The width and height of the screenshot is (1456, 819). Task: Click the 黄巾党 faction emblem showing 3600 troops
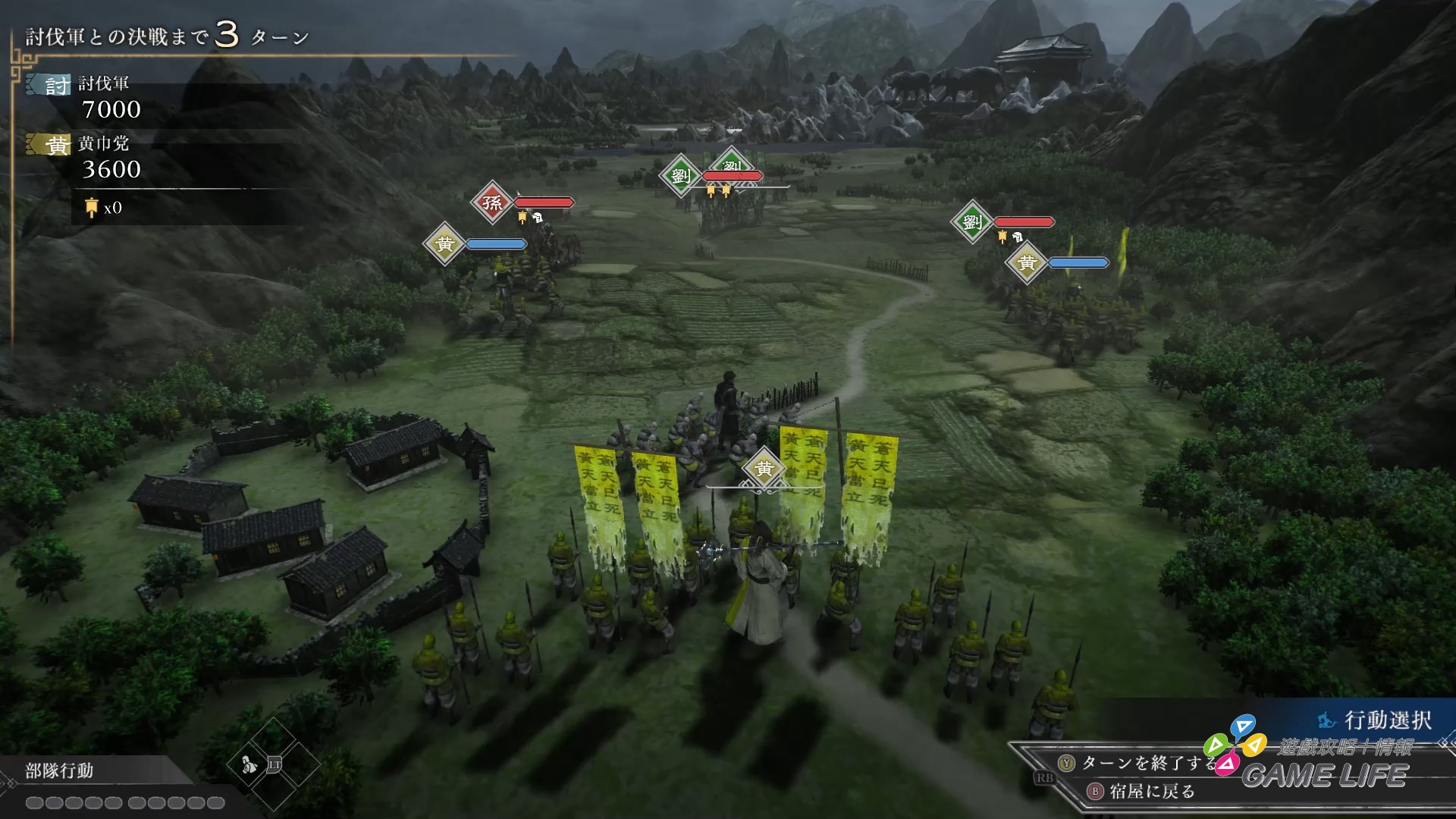[48, 144]
